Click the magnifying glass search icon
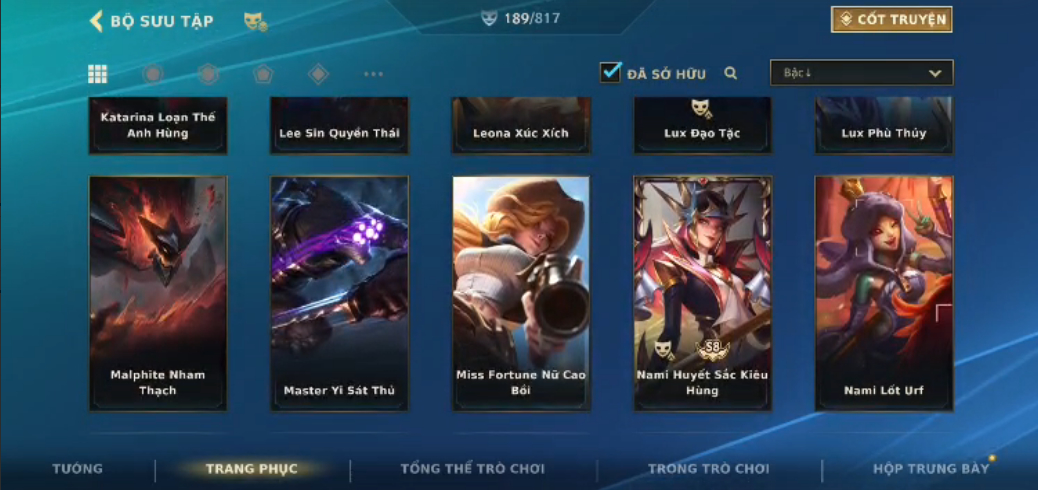The width and height of the screenshot is (1038, 490). click(x=731, y=73)
